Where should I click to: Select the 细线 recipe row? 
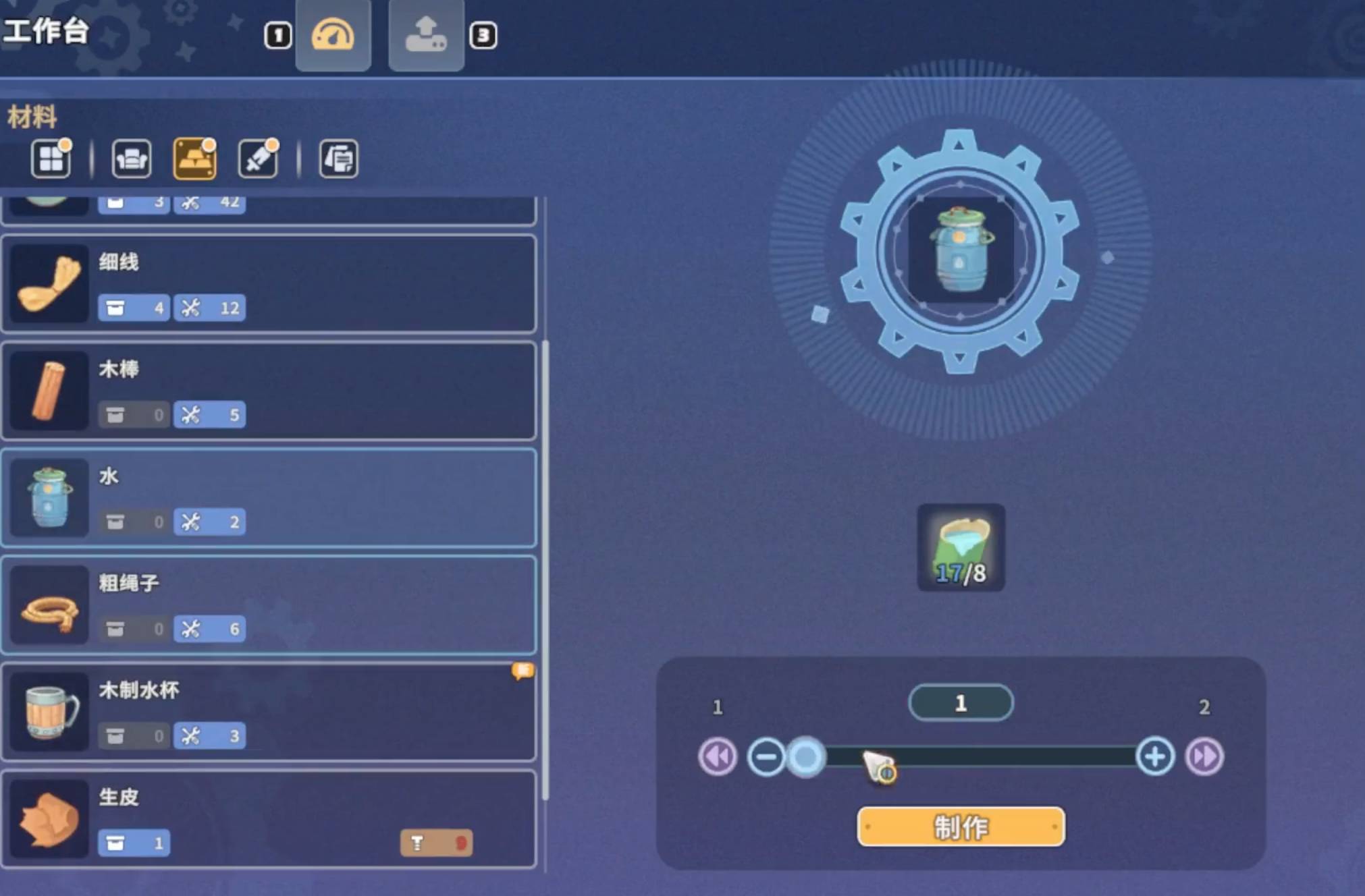coord(269,283)
